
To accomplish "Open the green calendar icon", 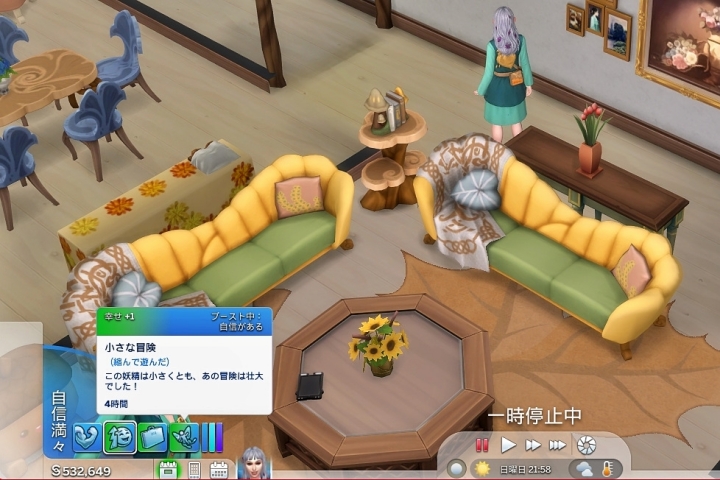I will 168,469.
